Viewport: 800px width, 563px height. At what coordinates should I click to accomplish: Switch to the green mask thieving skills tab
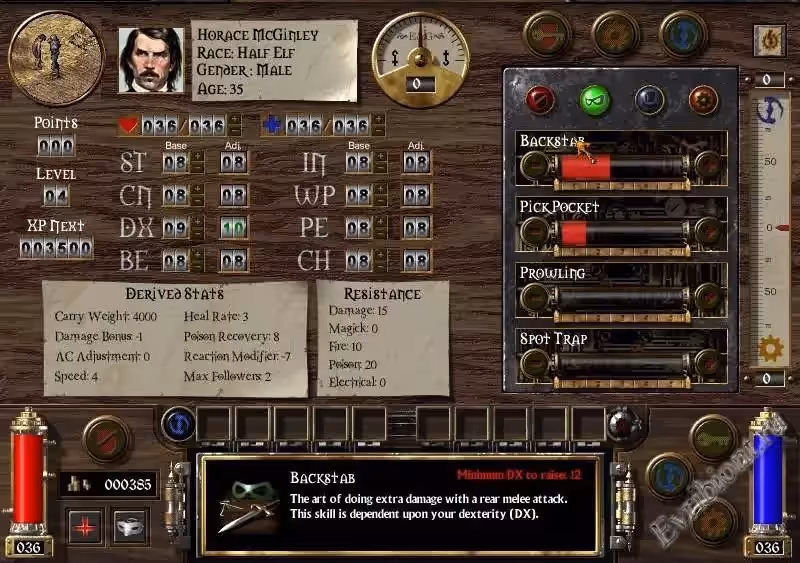pos(595,98)
